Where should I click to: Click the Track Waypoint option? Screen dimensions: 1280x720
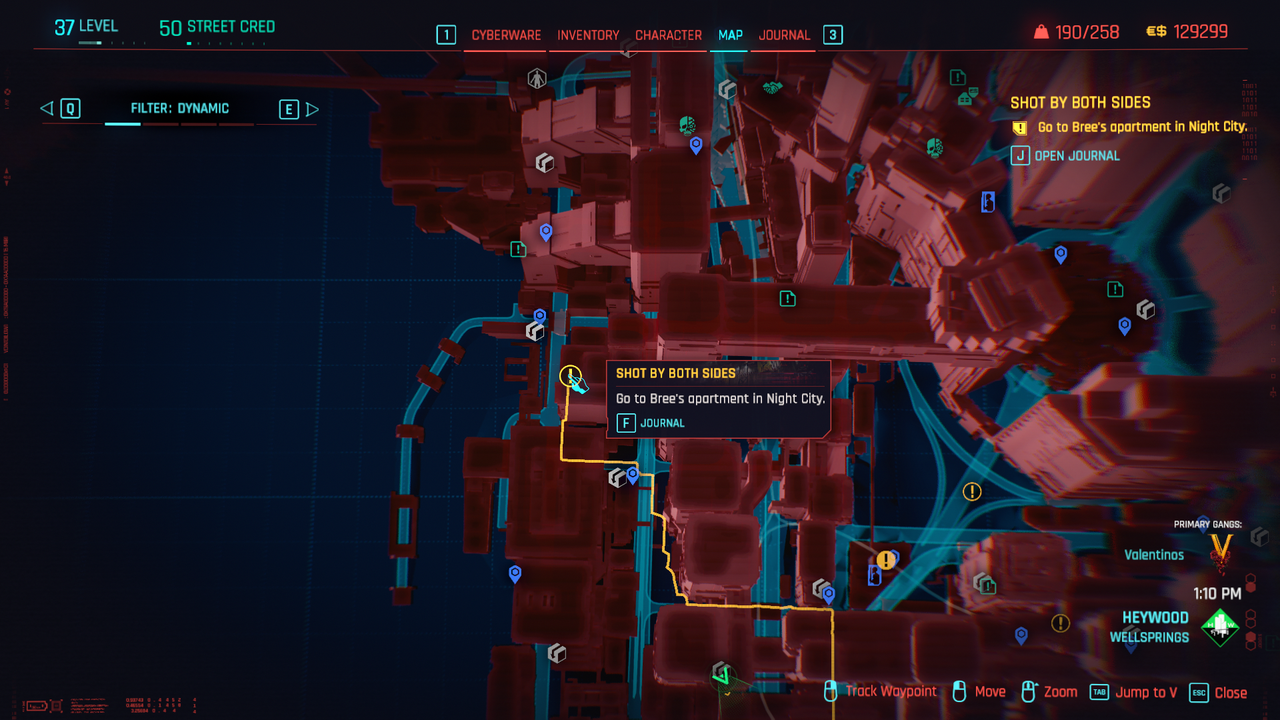point(881,691)
